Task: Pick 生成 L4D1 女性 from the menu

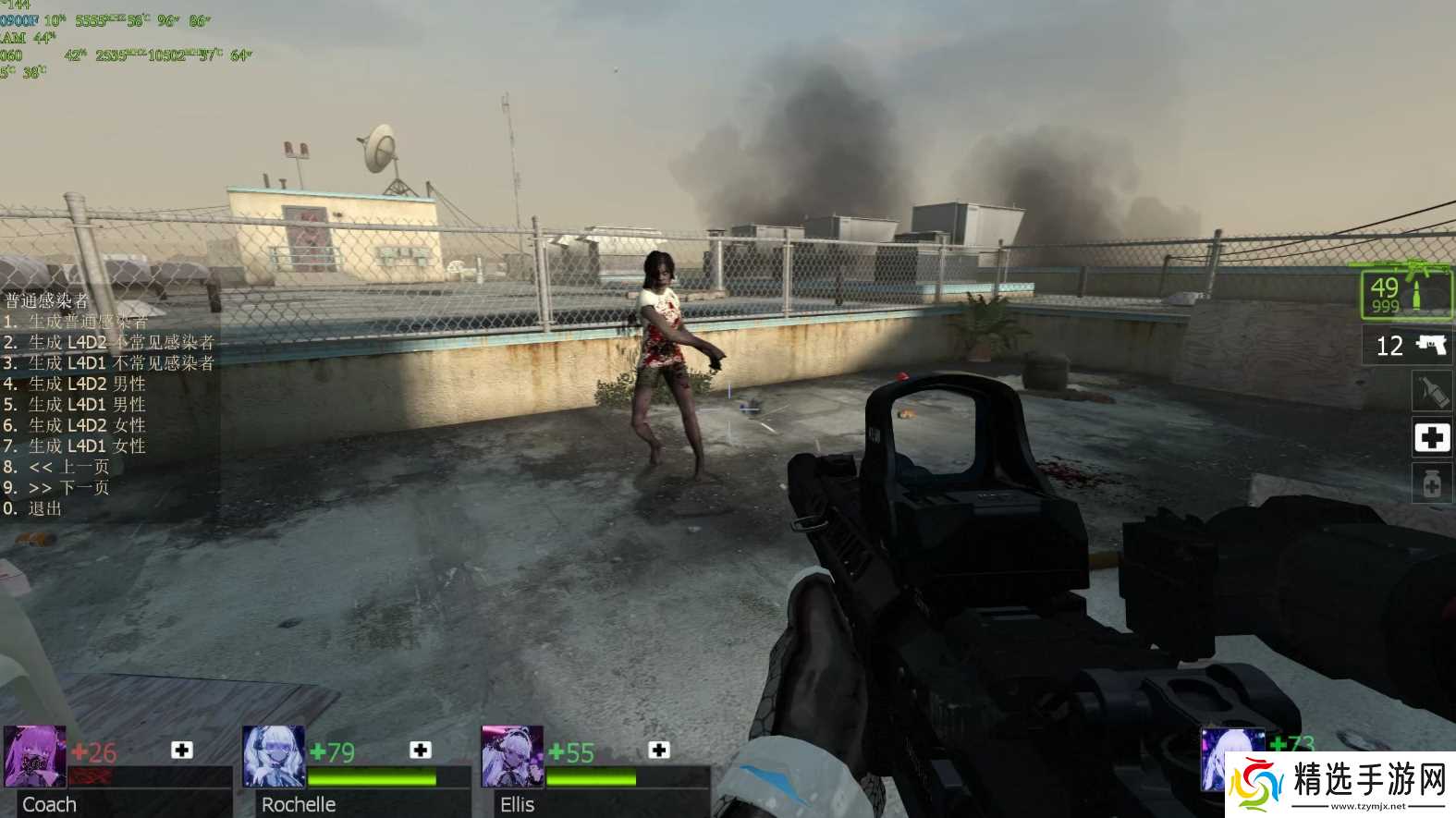Action: click(x=87, y=446)
